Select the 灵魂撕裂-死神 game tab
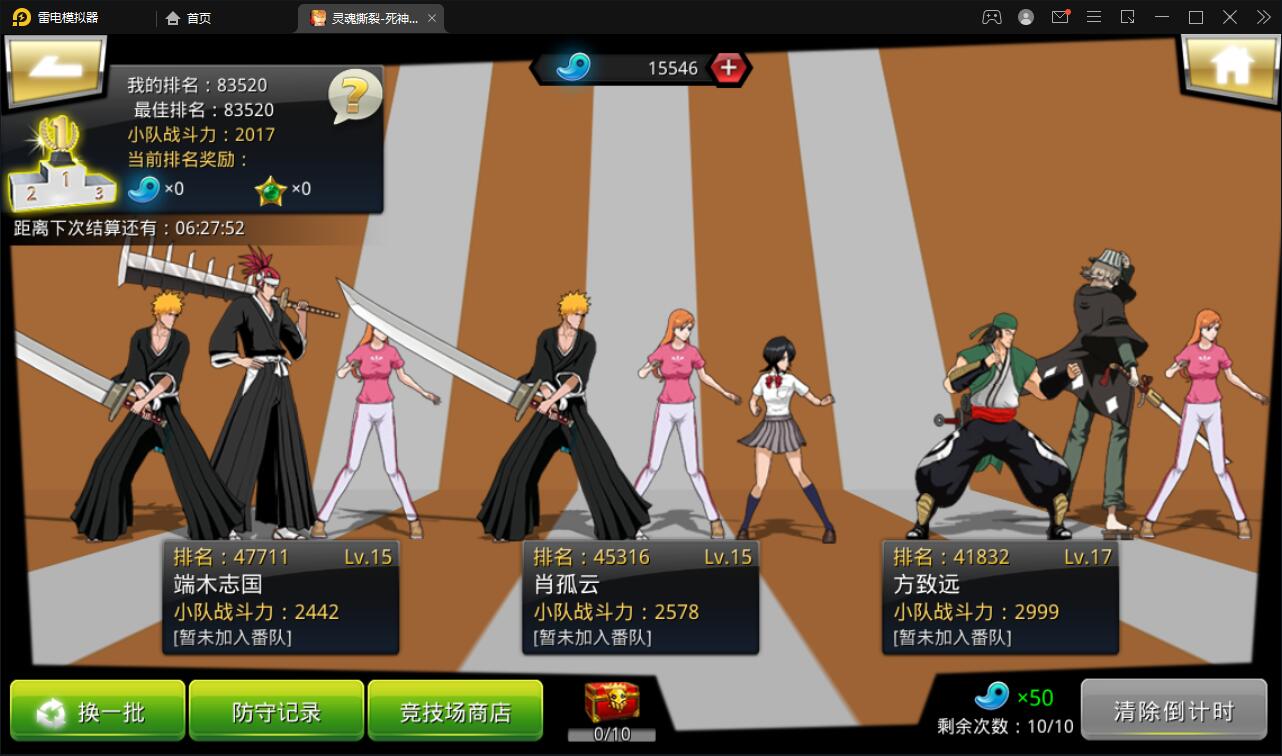The image size is (1282, 756). [x=370, y=17]
